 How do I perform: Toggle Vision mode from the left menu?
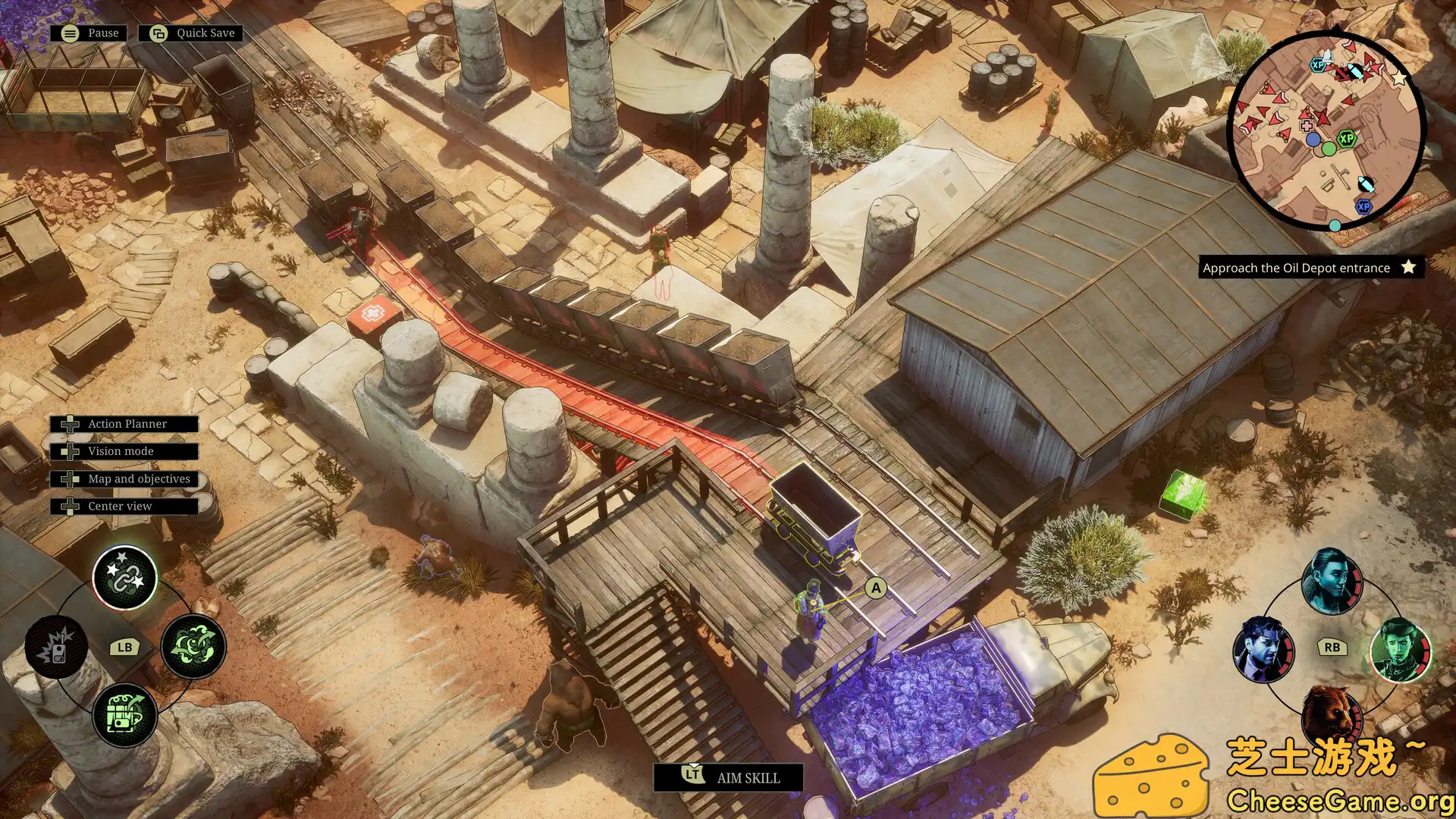121,451
